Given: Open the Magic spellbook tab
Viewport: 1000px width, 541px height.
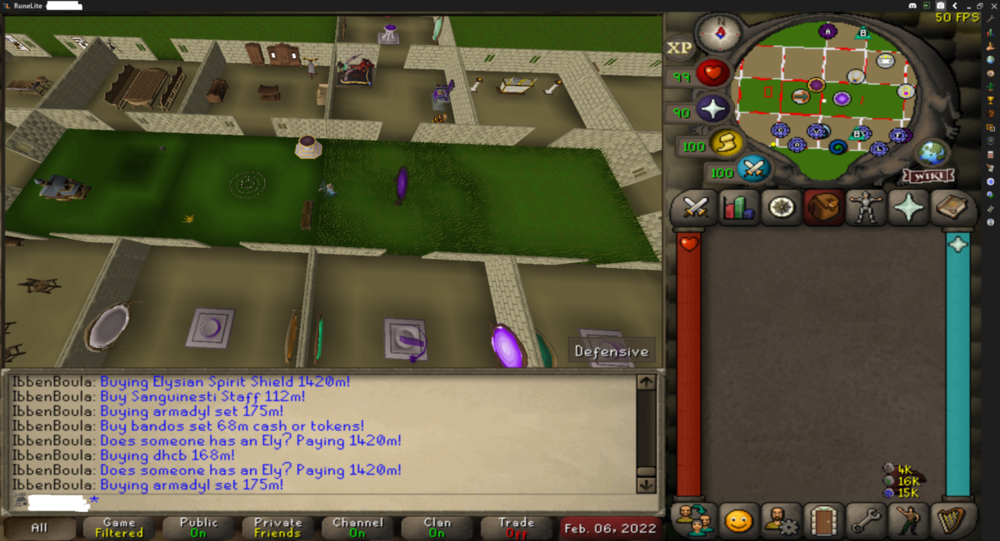Looking at the screenshot, I should (x=951, y=208).
